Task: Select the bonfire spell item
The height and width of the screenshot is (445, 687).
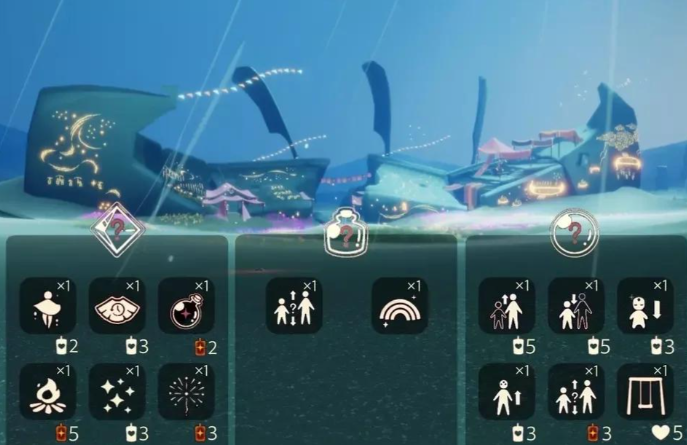Action: 47,391
